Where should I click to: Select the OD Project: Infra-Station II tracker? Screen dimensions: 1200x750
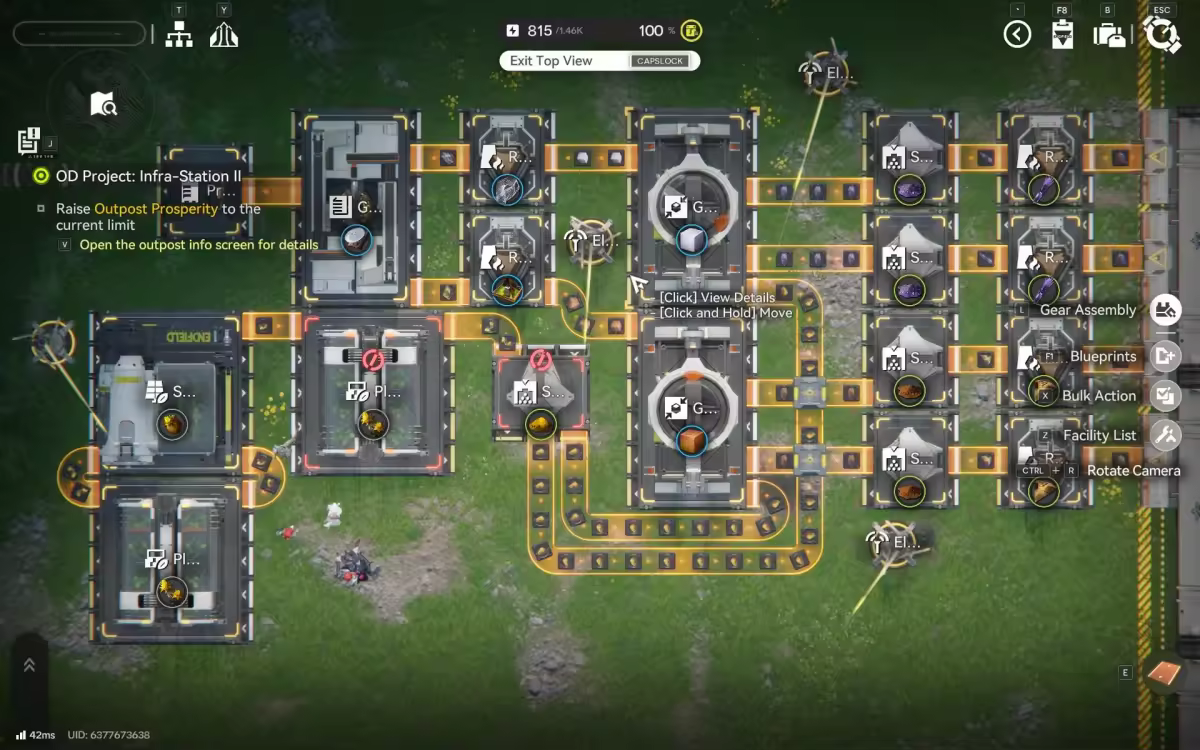tap(148, 176)
